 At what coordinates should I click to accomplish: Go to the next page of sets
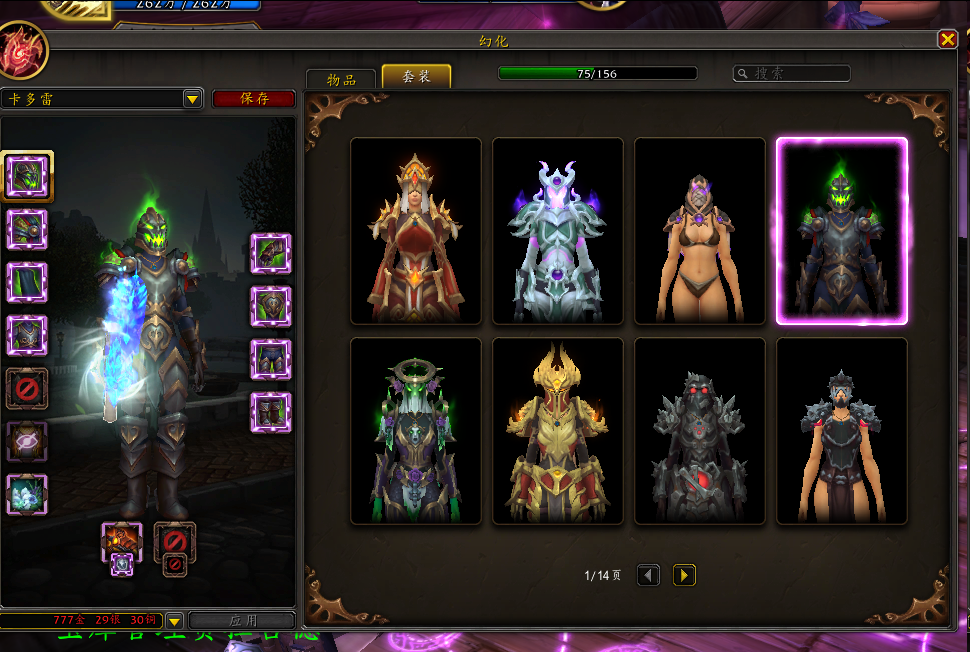[x=684, y=575]
